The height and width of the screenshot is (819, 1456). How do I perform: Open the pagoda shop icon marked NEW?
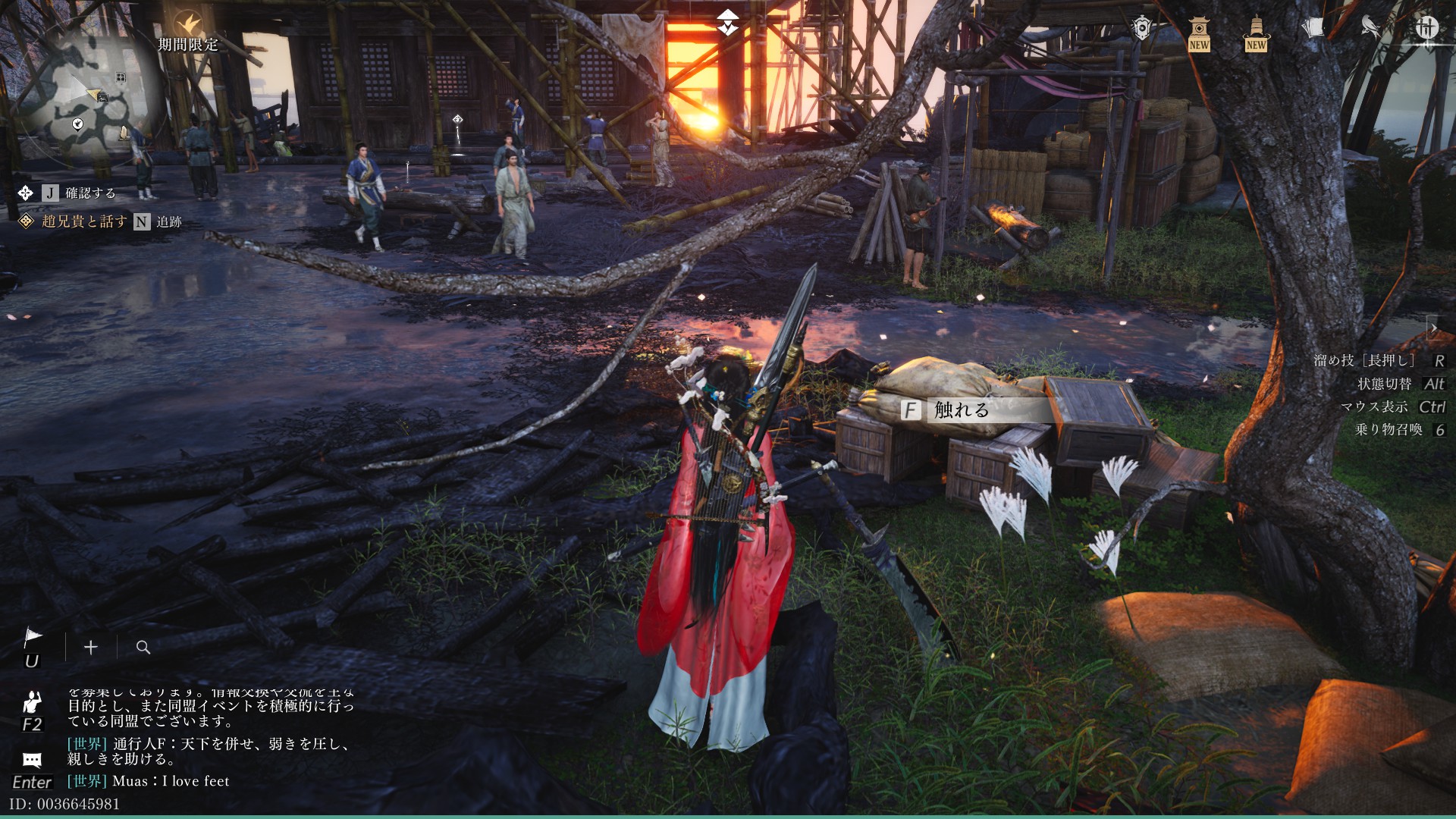point(1199,32)
